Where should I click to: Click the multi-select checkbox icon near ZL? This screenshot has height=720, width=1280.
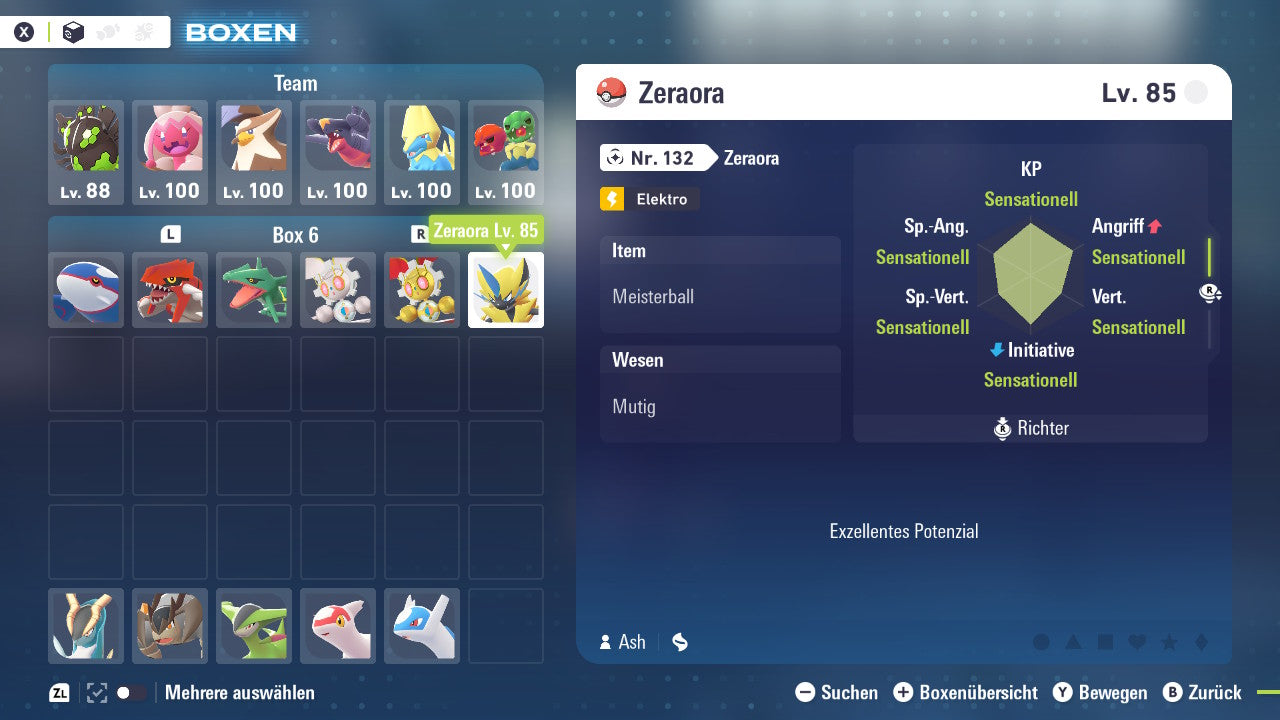click(x=95, y=692)
